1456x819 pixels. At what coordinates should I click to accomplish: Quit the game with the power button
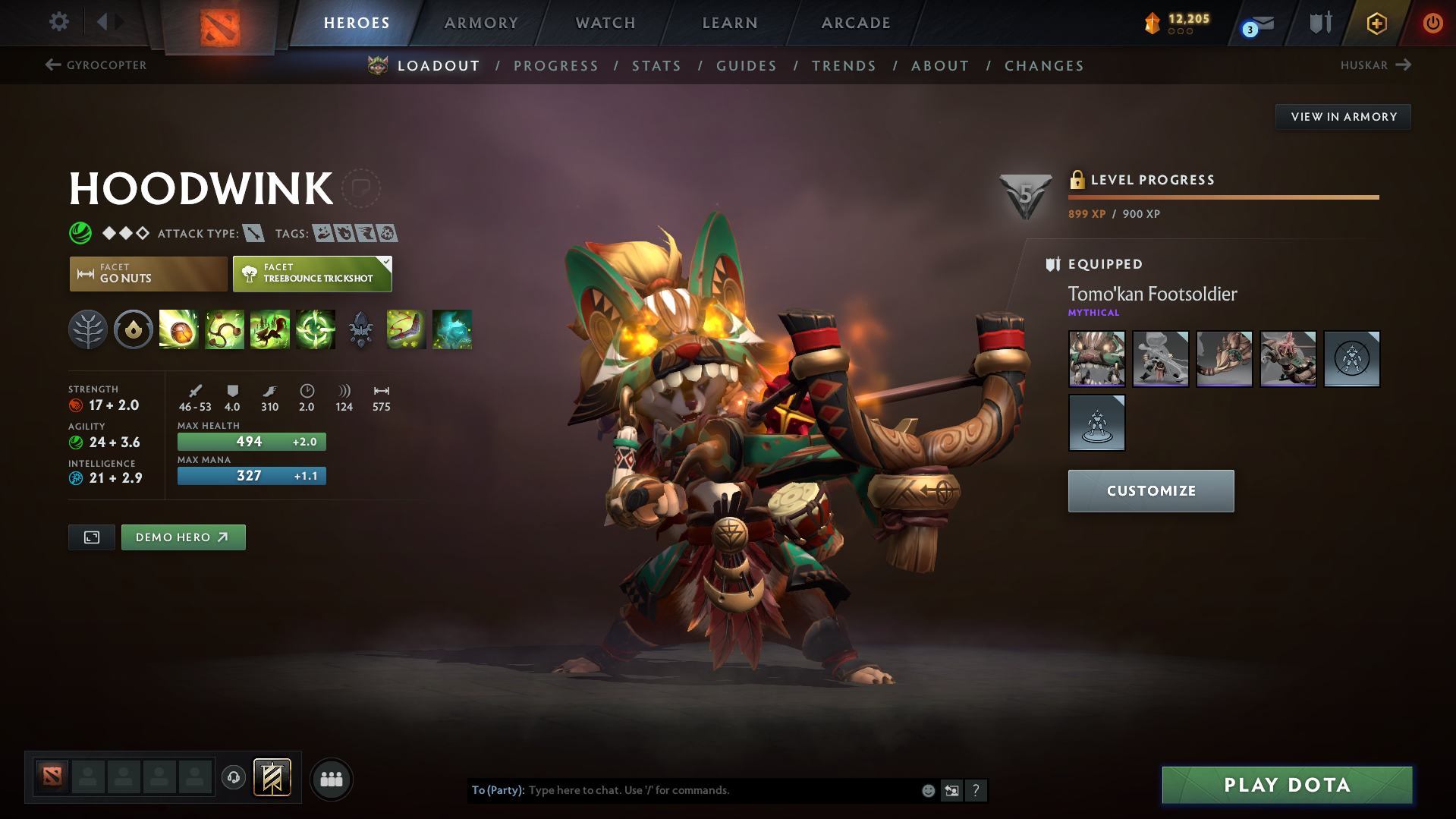click(1432, 23)
